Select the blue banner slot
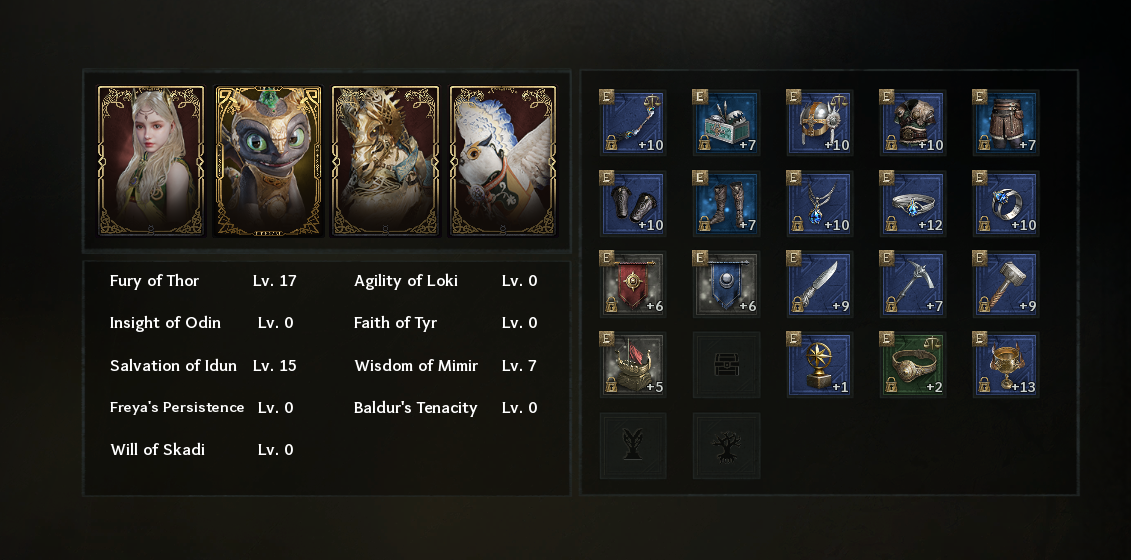This screenshot has width=1131, height=560. pyautogui.click(x=726, y=284)
